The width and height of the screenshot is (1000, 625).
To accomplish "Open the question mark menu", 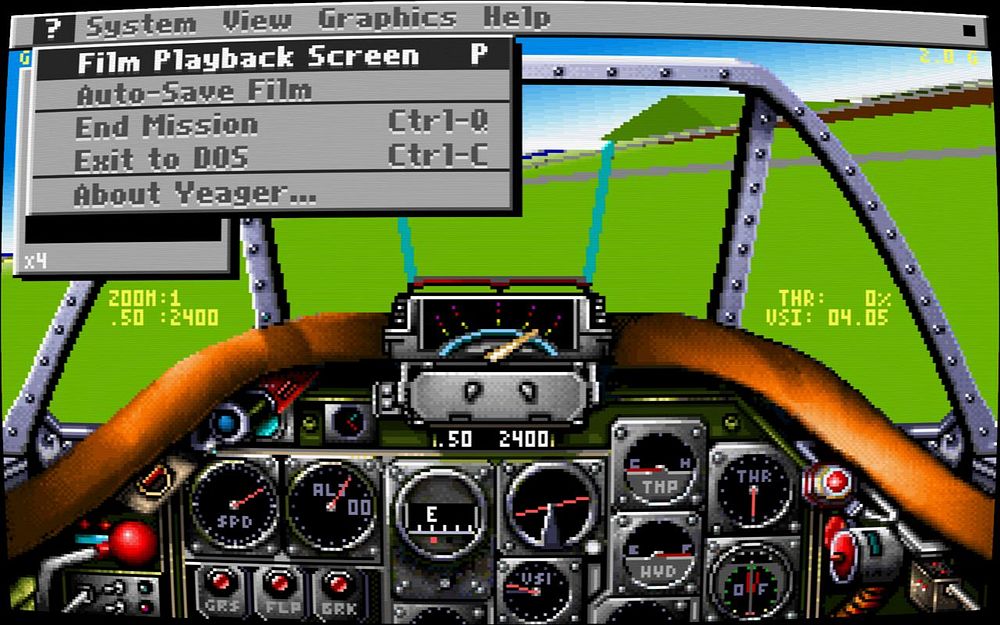I will click(53, 22).
